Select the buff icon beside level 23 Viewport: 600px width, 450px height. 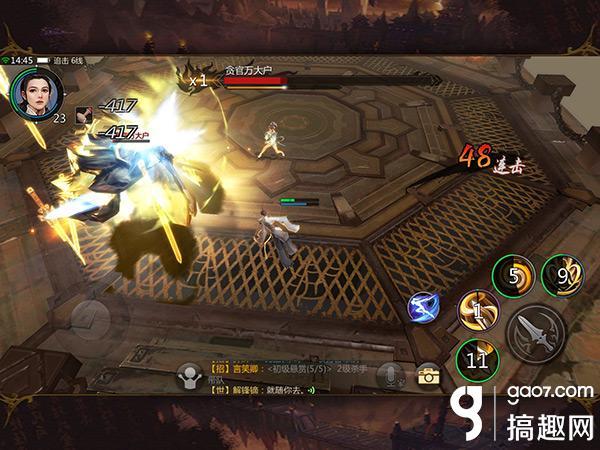[84, 115]
